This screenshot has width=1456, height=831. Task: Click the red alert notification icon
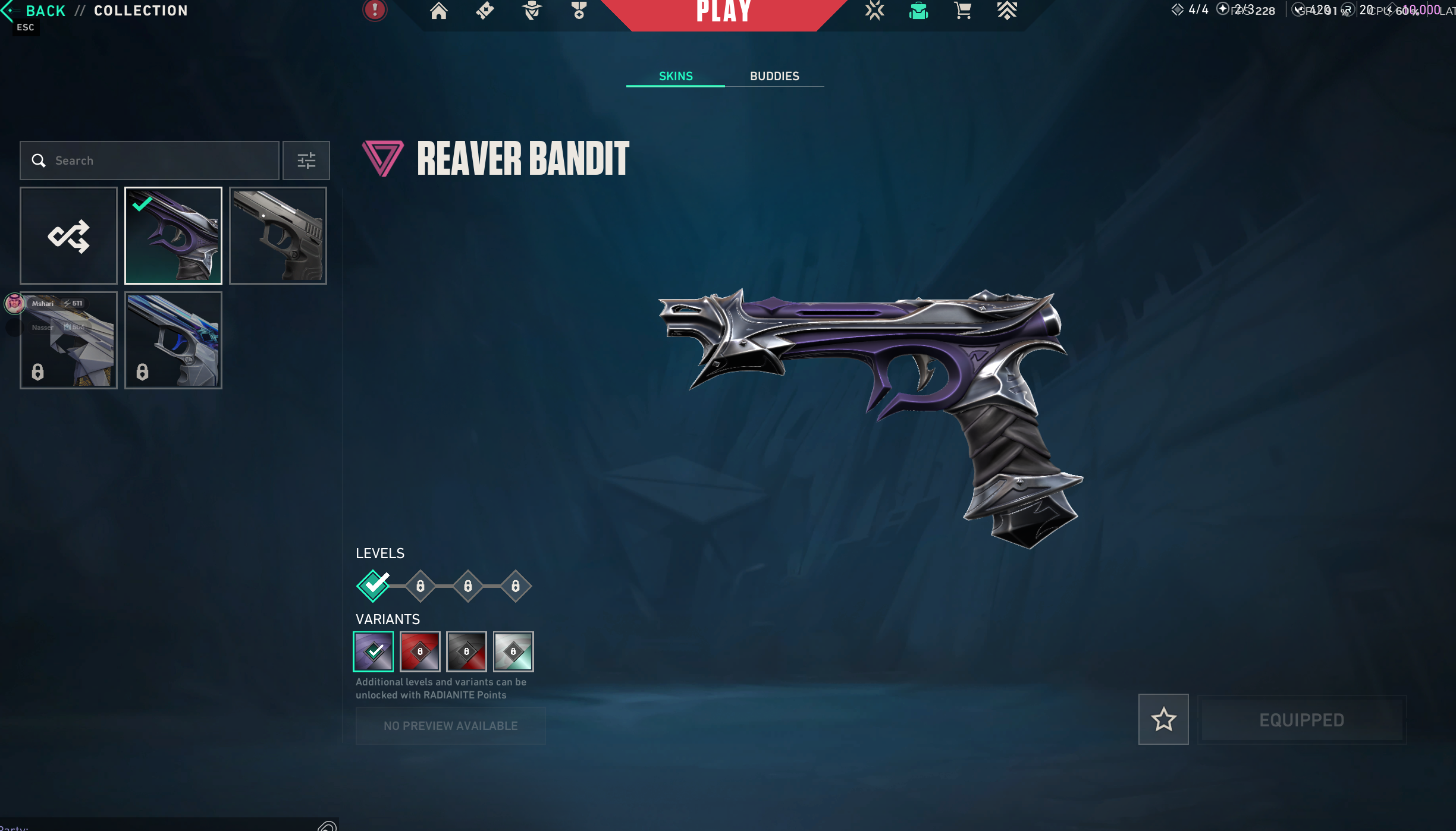tap(375, 10)
